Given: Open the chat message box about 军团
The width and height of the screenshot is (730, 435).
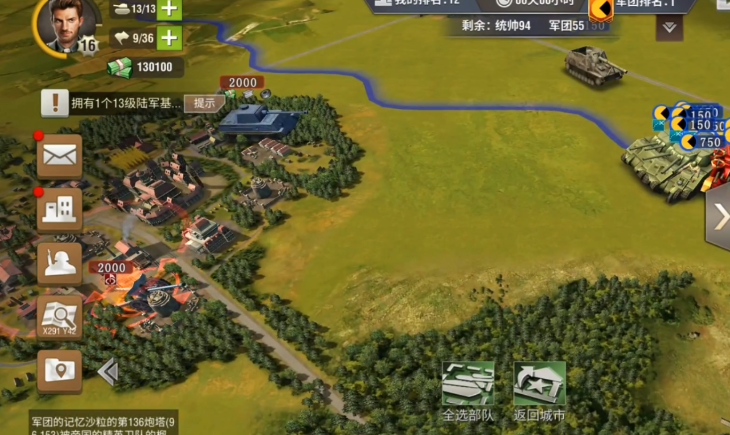Looking at the screenshot, I should click(x=105, y=423).
